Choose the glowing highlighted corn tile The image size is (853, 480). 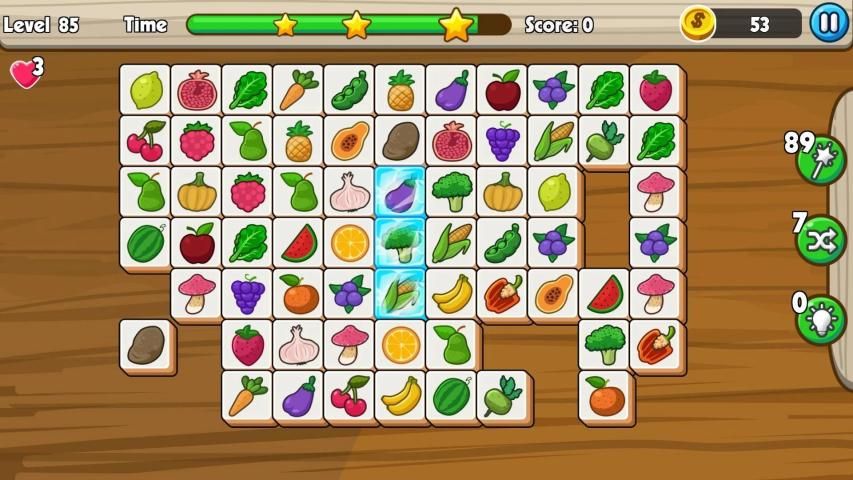pyautogui.click(x=400, y=293)
